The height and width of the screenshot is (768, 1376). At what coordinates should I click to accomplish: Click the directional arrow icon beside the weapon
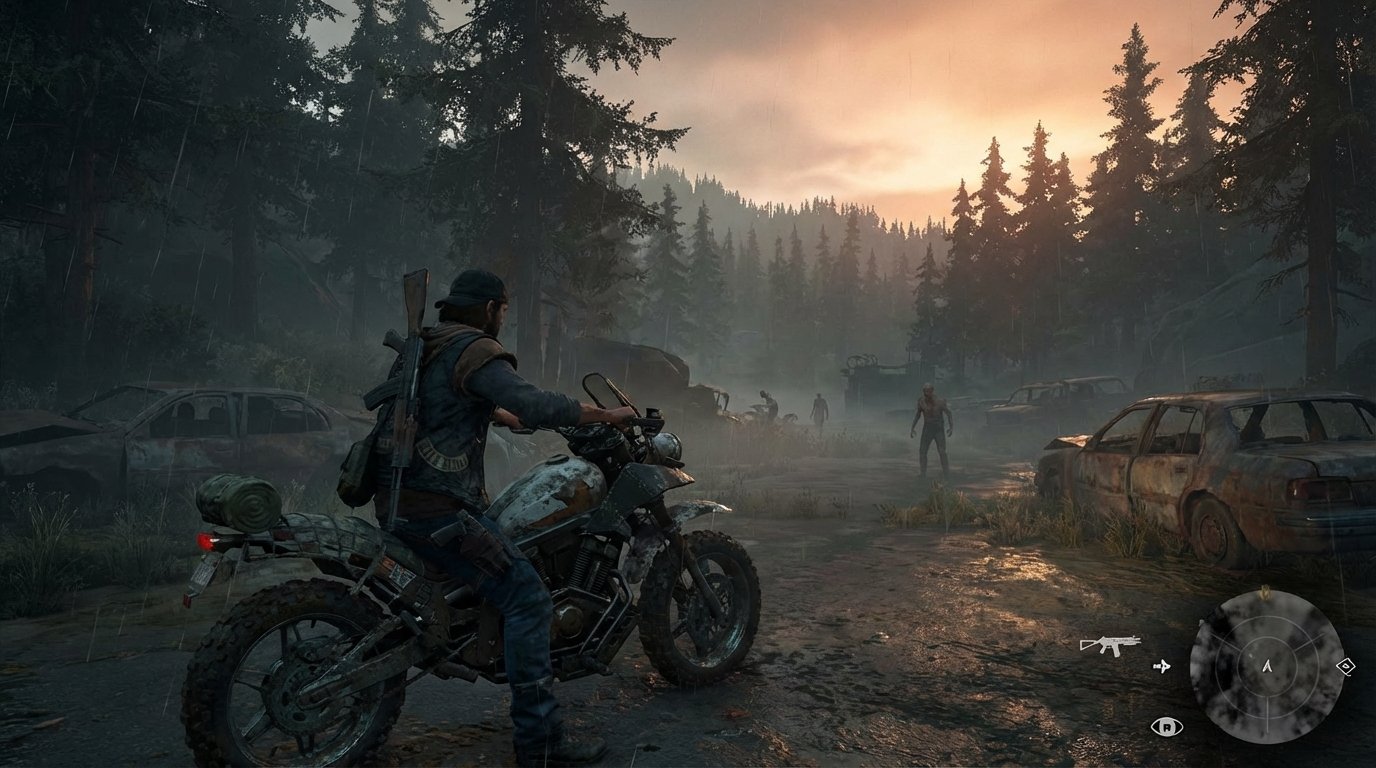coord(1163,666)
